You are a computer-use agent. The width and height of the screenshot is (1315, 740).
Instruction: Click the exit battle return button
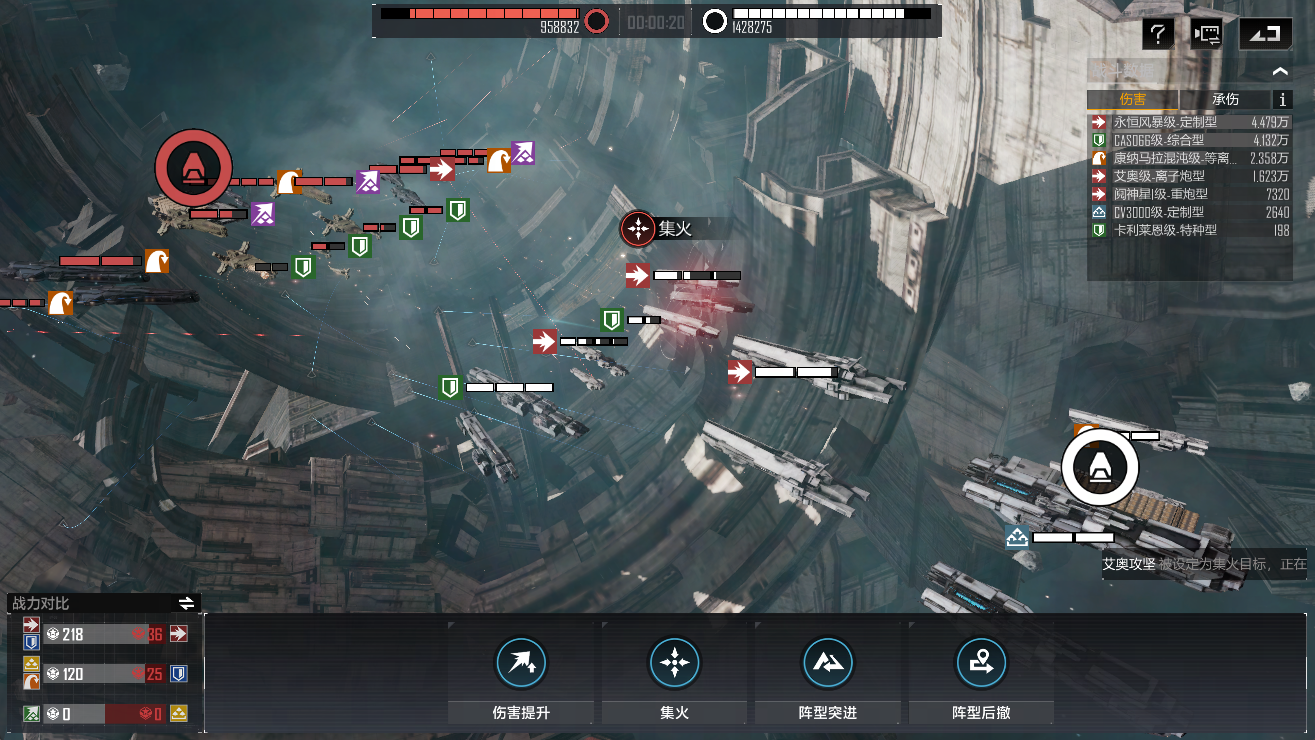tap(1265, 34)
